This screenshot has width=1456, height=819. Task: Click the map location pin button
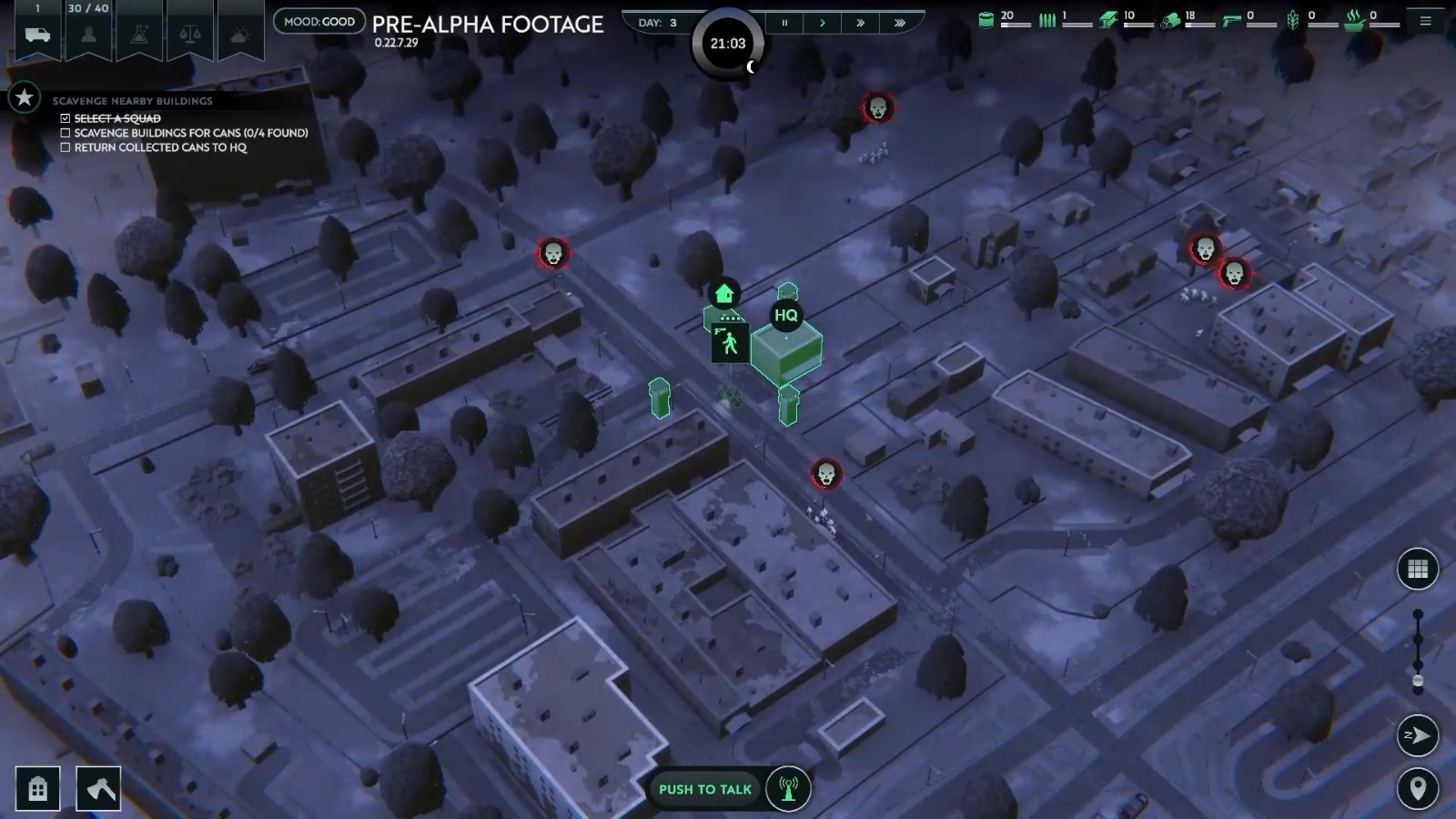point(1417,788)
